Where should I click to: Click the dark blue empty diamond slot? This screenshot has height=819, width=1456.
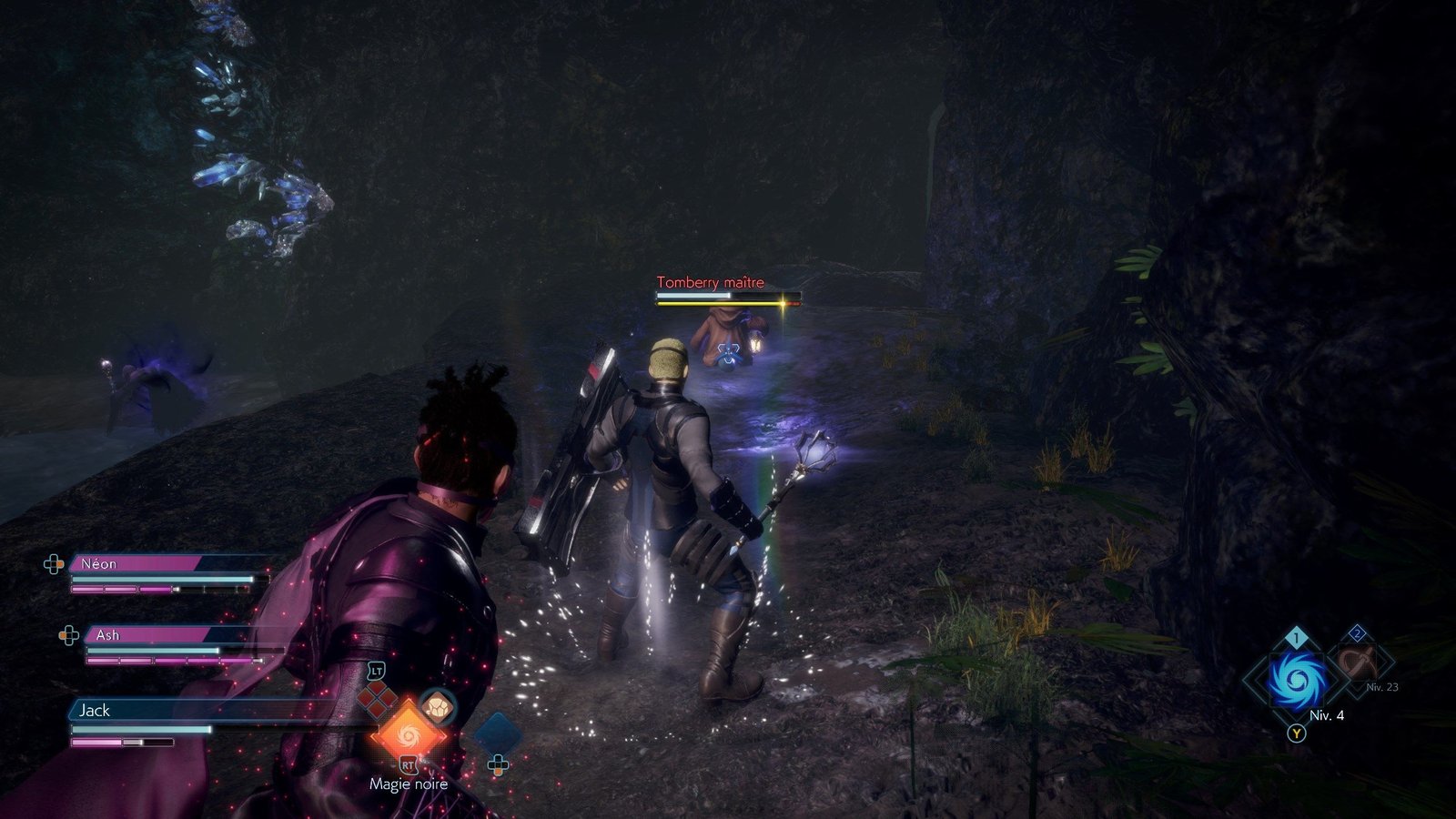(x=497, y=733)
